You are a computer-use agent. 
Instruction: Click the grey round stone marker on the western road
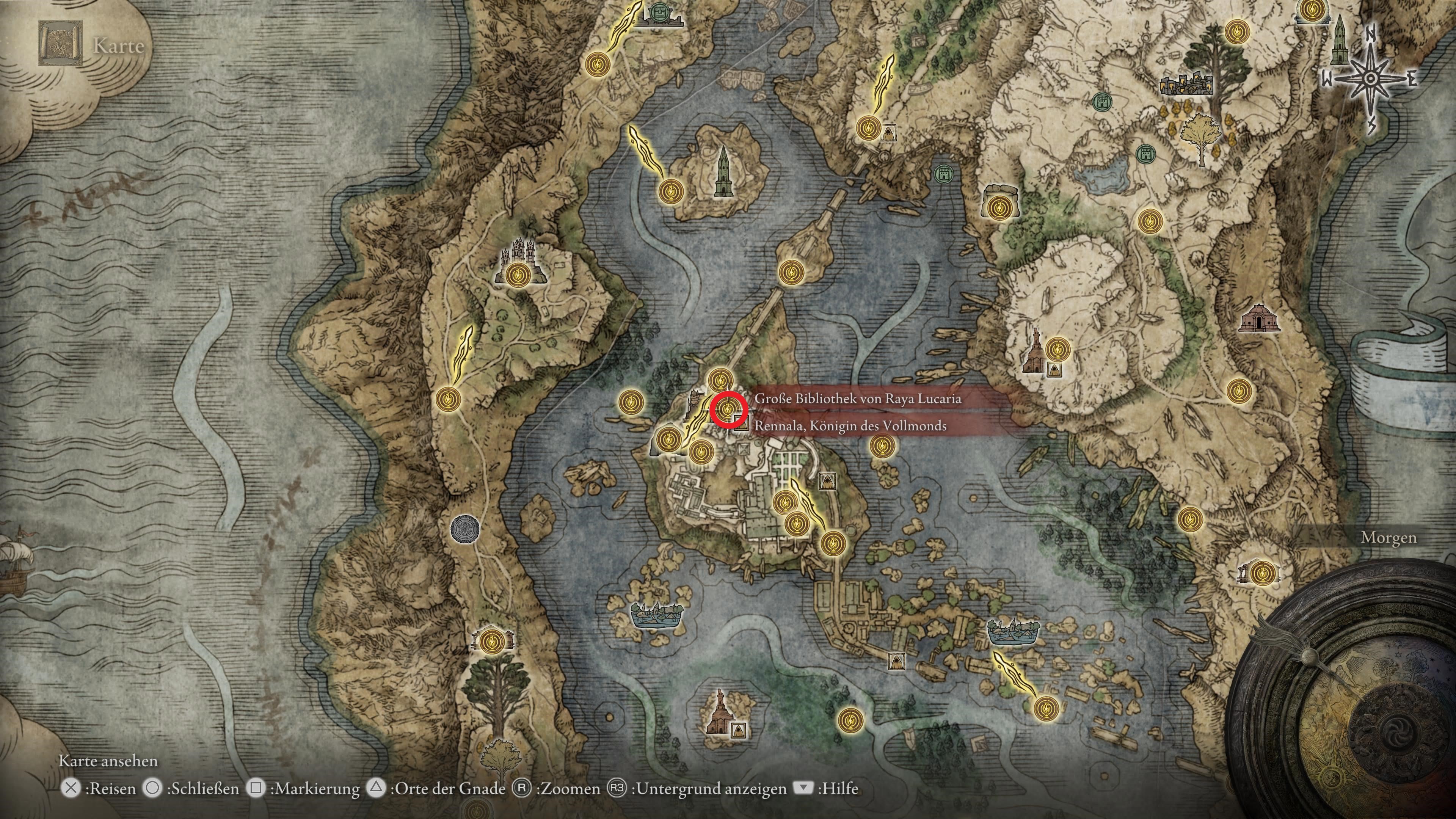click(464, 530)
